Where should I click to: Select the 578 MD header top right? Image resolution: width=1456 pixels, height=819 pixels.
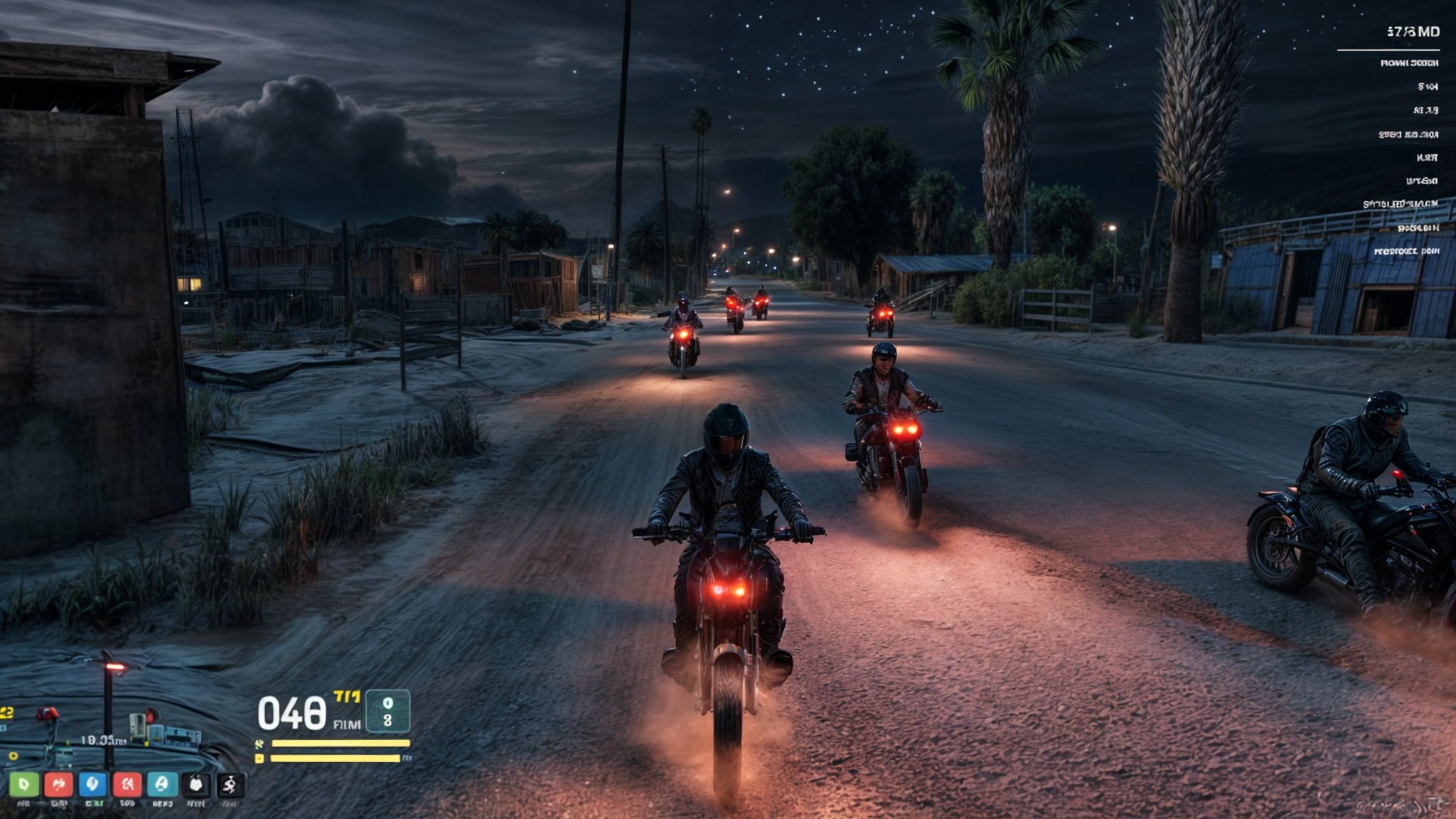pyautogui.click(x=1414, y=32)
